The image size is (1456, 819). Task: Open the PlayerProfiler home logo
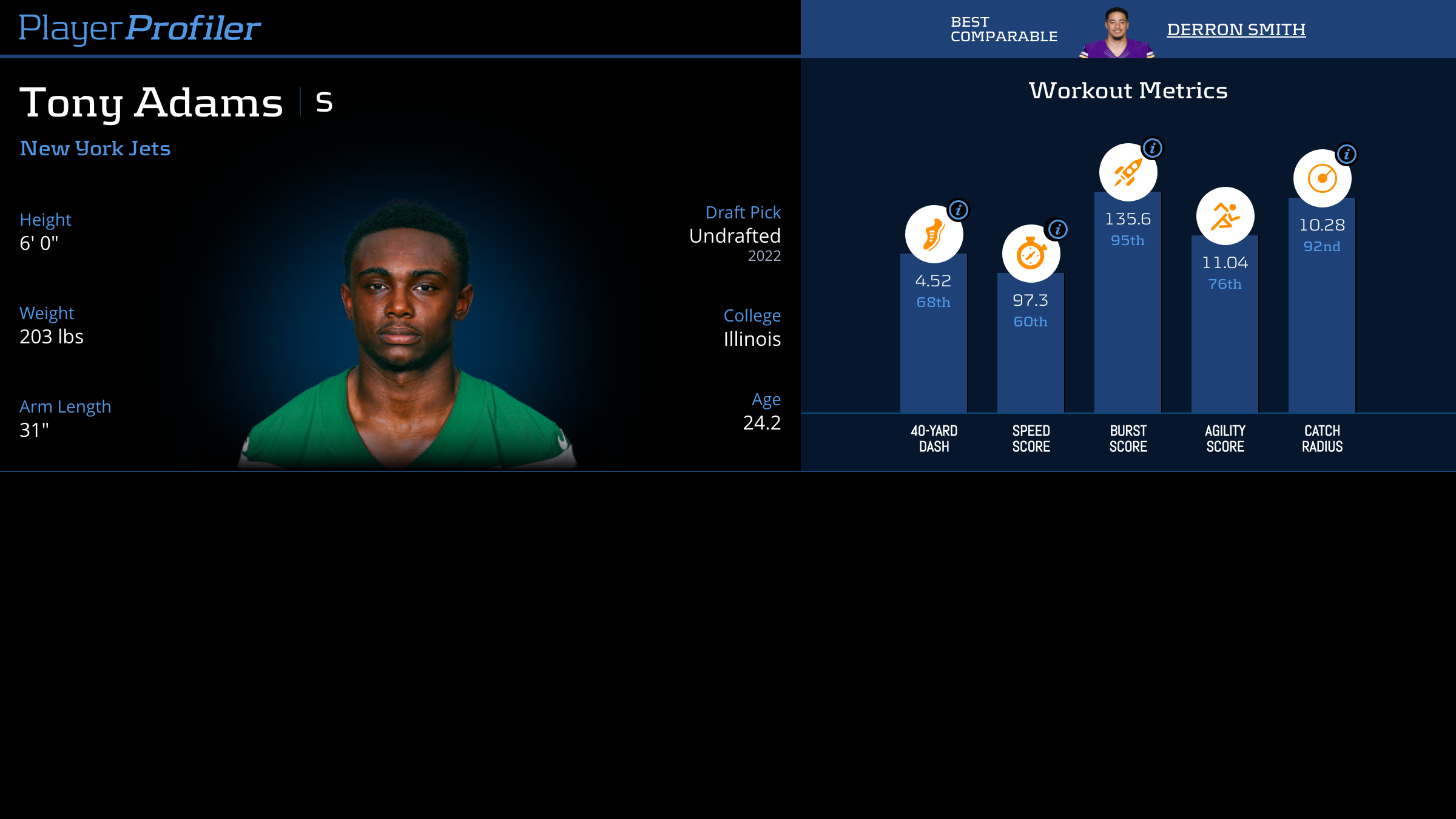(140, 28)
